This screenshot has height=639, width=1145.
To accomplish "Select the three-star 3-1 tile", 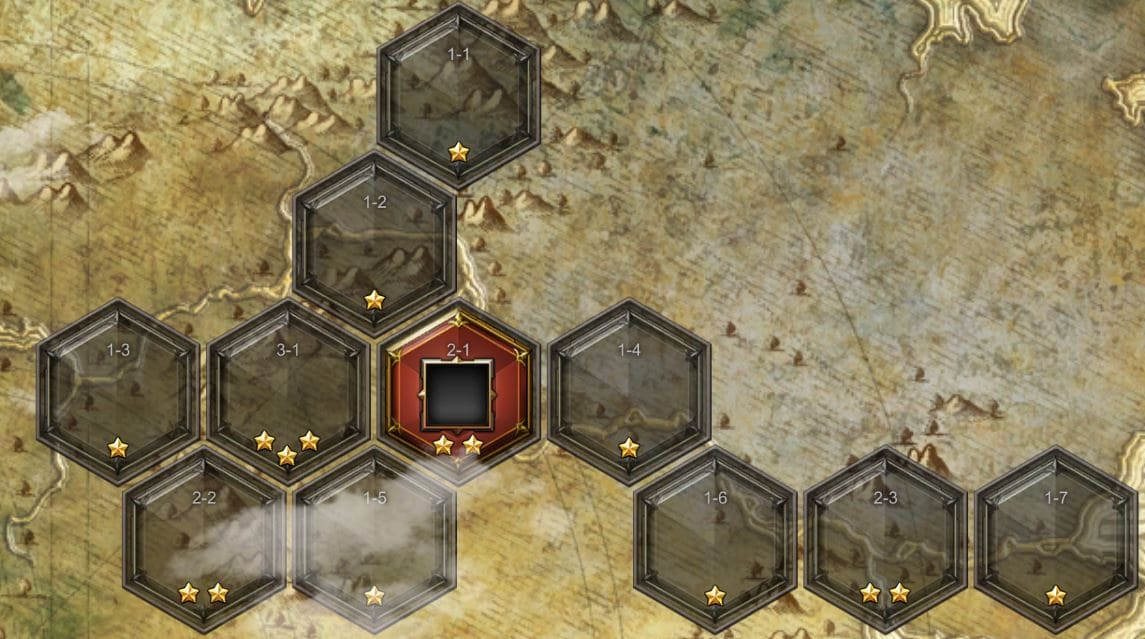I will (288, 391).
